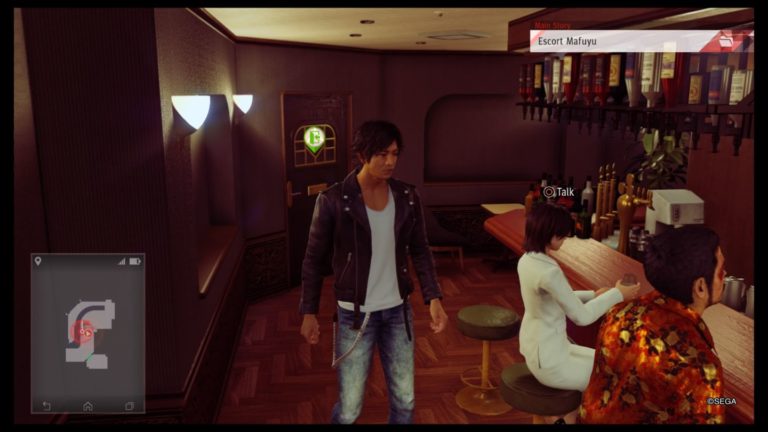Select the green exit marker on the door
The height and width of the screenshot is (432, 768).
pyautogui.click(x=314, y=138)
